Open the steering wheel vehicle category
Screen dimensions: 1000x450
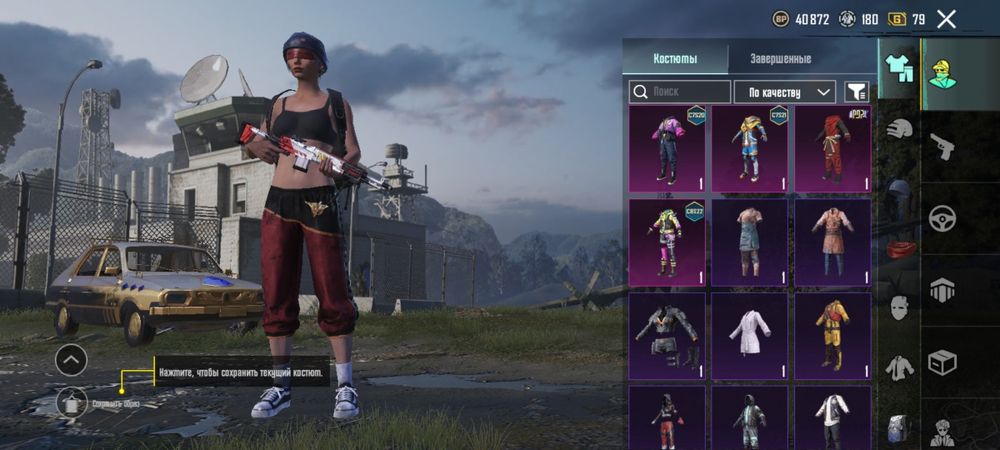[x=942, y=218]
